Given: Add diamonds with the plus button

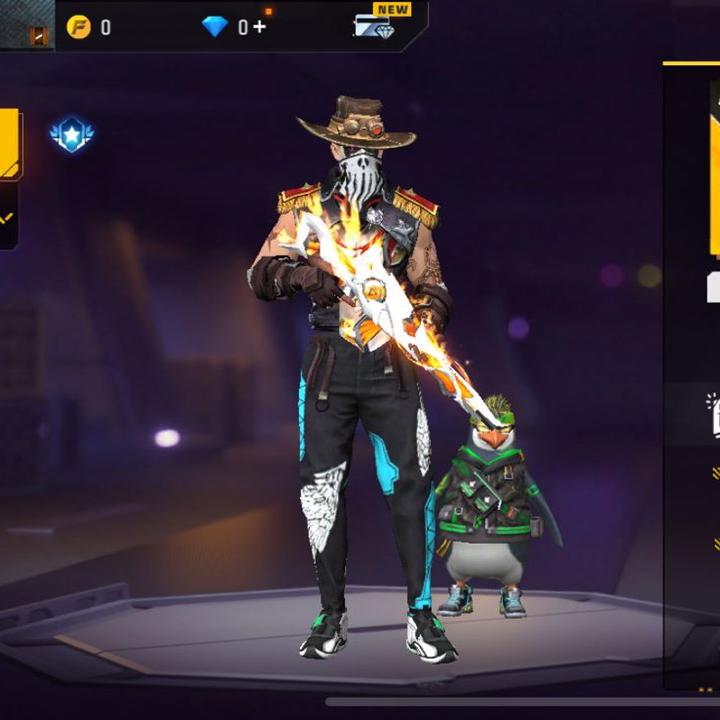Looking at the screenshot, I should [x=261, y=27].
